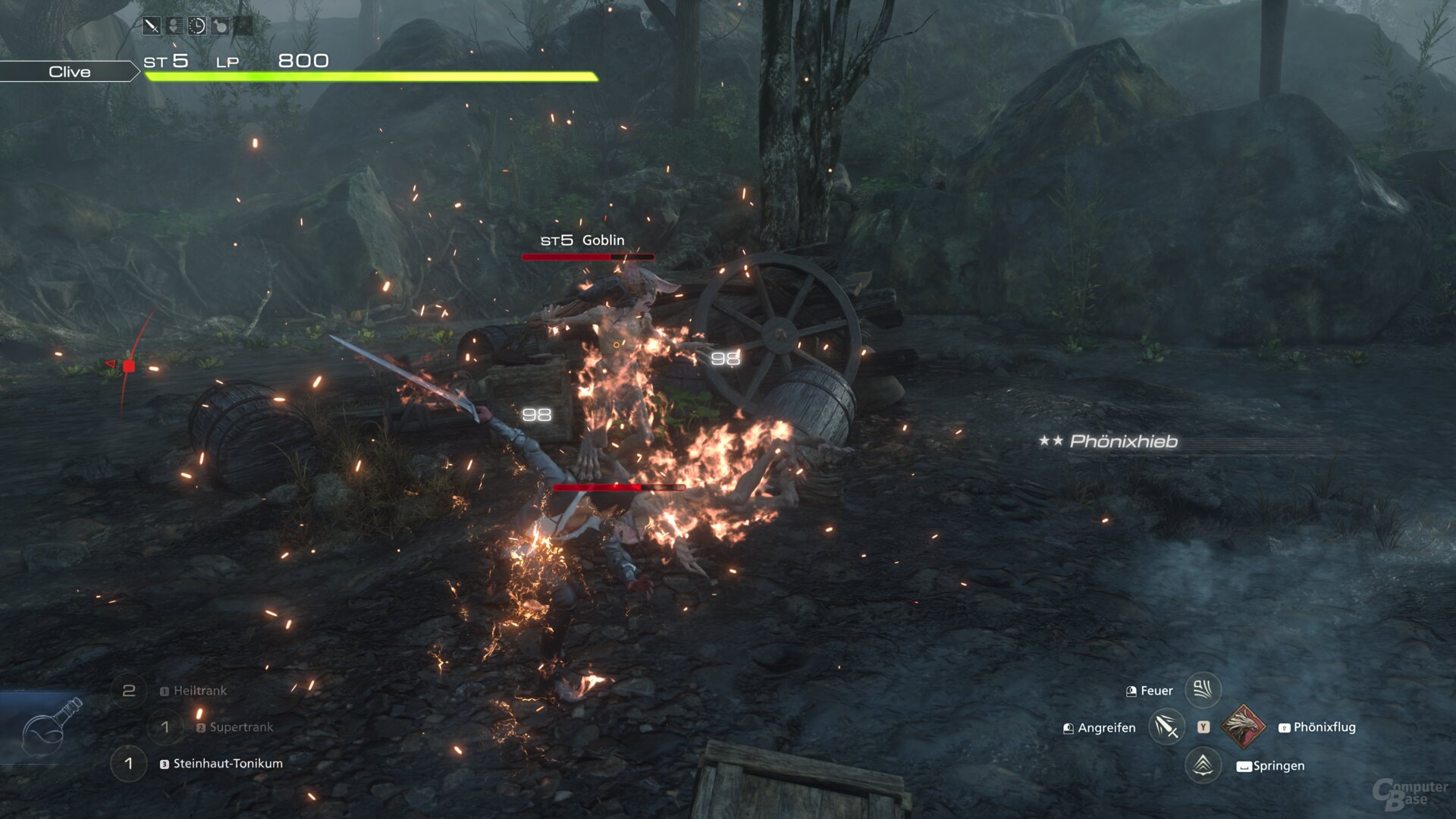Select the sword status icon
The width and height of the screenshot is (1456, 819).
point(152,27)
